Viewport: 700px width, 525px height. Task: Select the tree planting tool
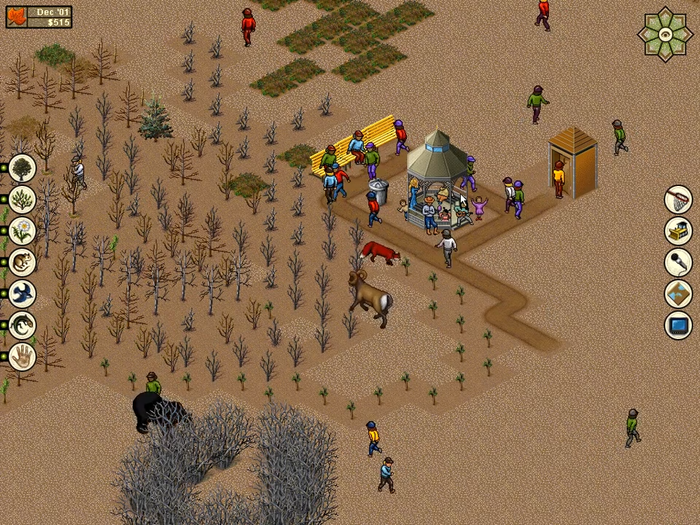tap(21, 167)
